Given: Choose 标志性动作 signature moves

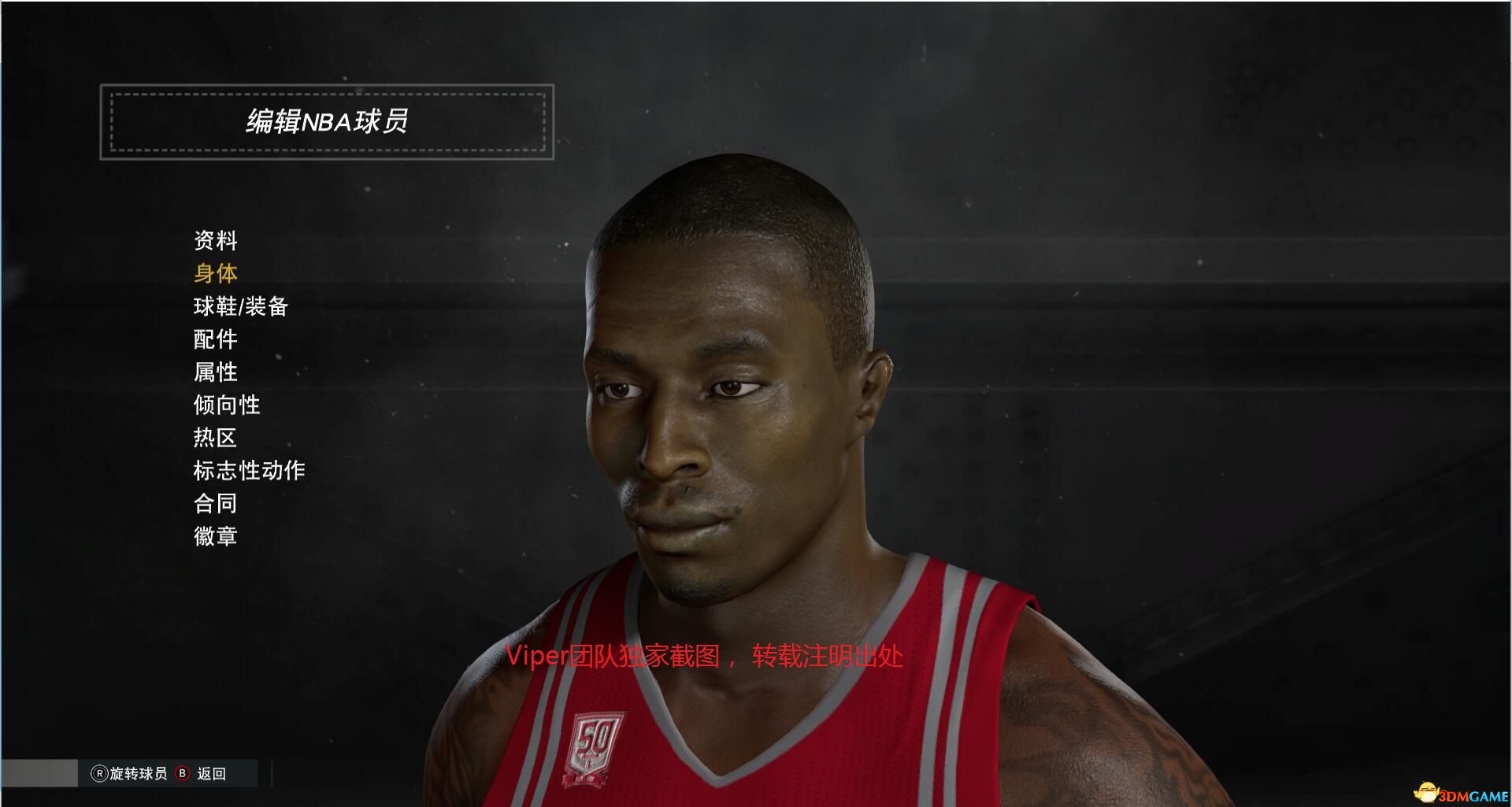Looking at the screenshot, I should (249, 471).
